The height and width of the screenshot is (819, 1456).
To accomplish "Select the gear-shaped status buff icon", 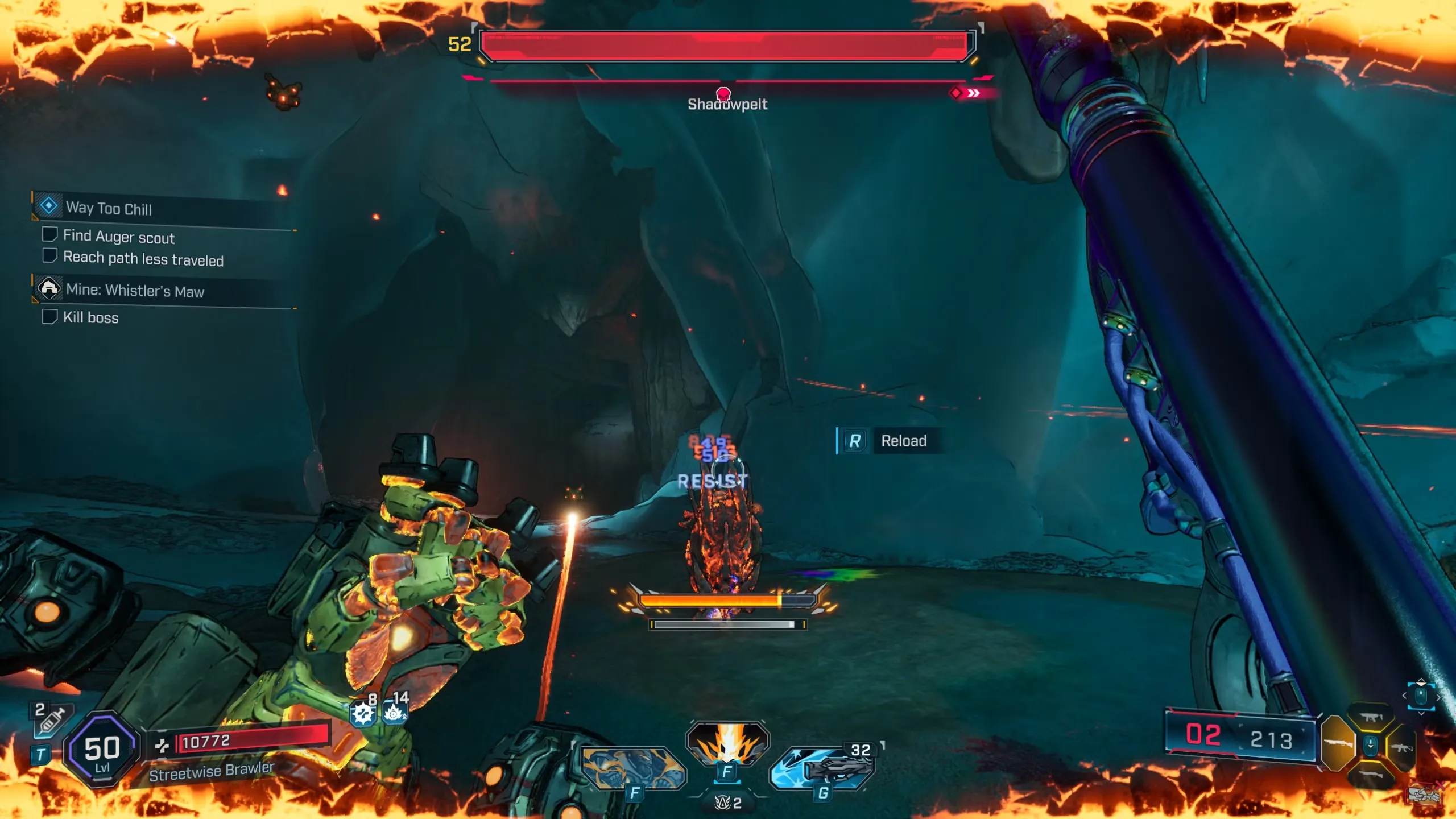I will 363,713.
